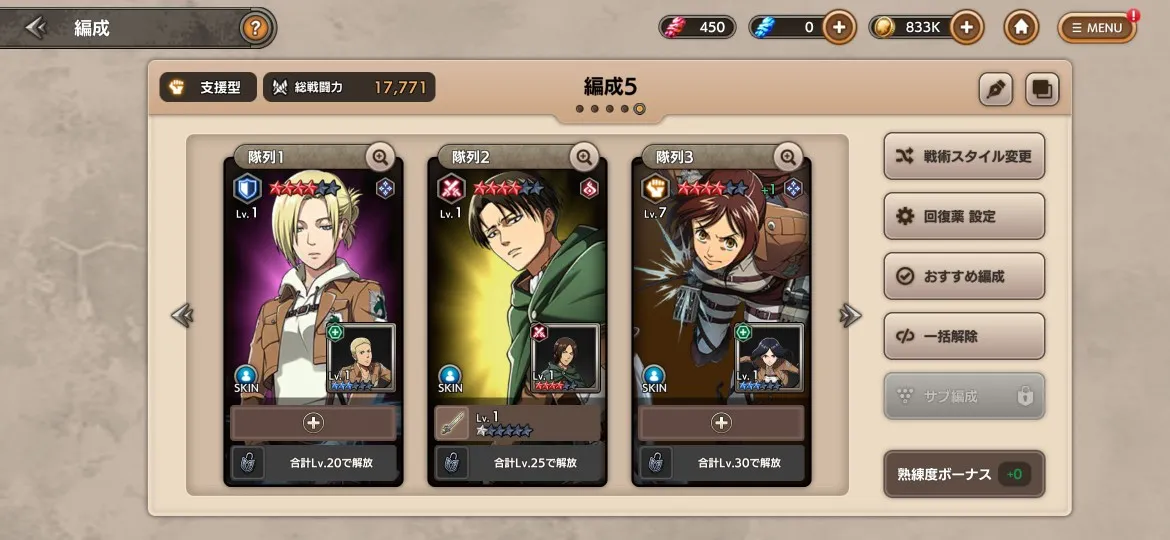
Task: Choose recommended formation (おすすめ編成)
Action: click(x=964, y=276)
